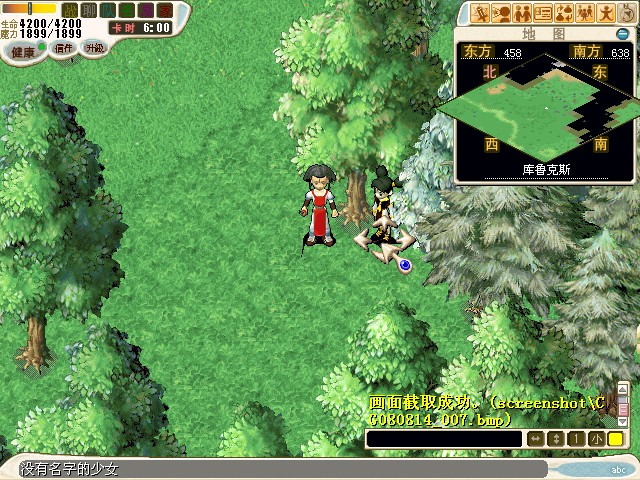Pick the yellow chat color swatch
640x480 pixels.
click(616, 439)
